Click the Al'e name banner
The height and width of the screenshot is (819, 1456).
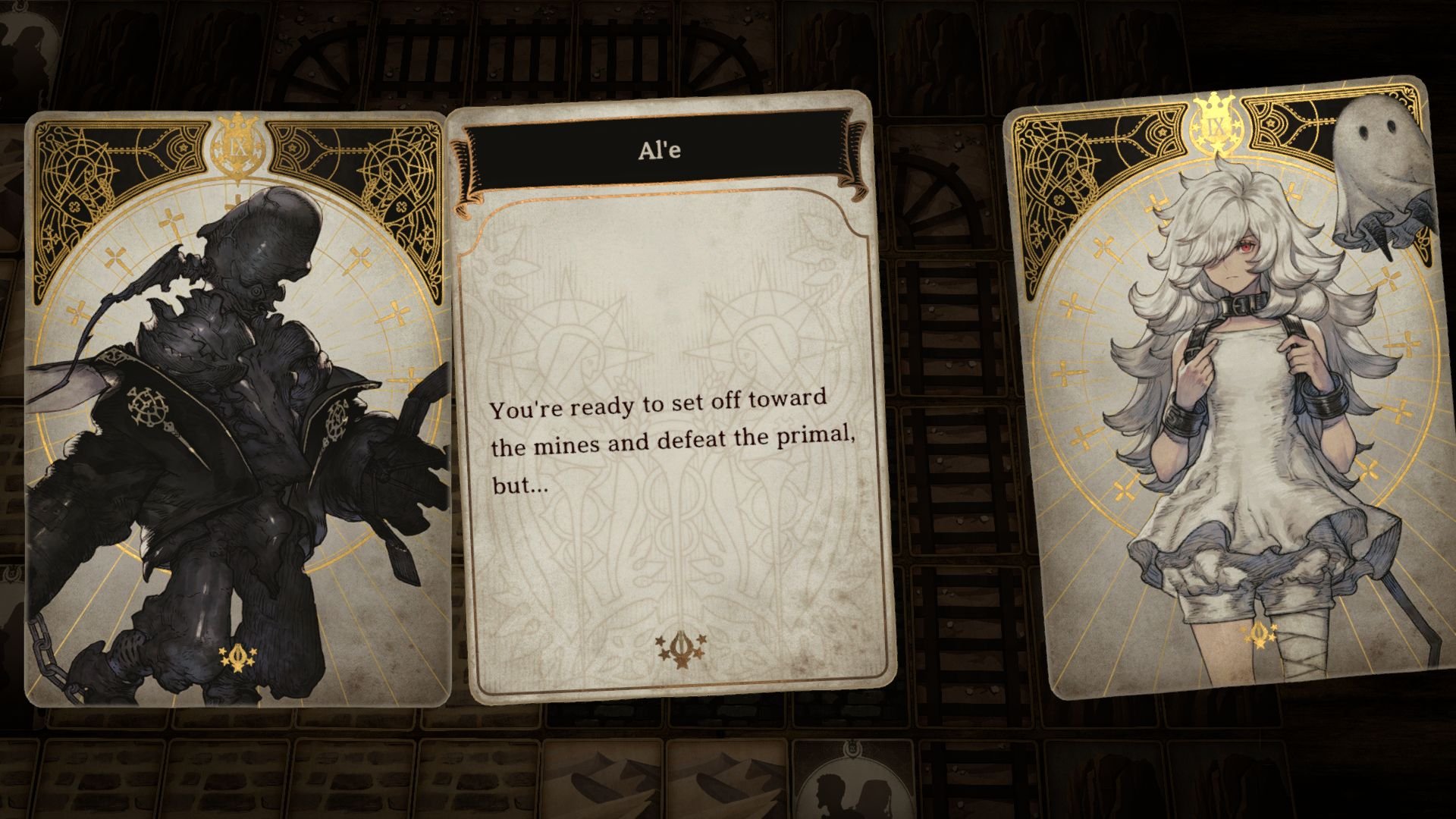pos(659,150)
